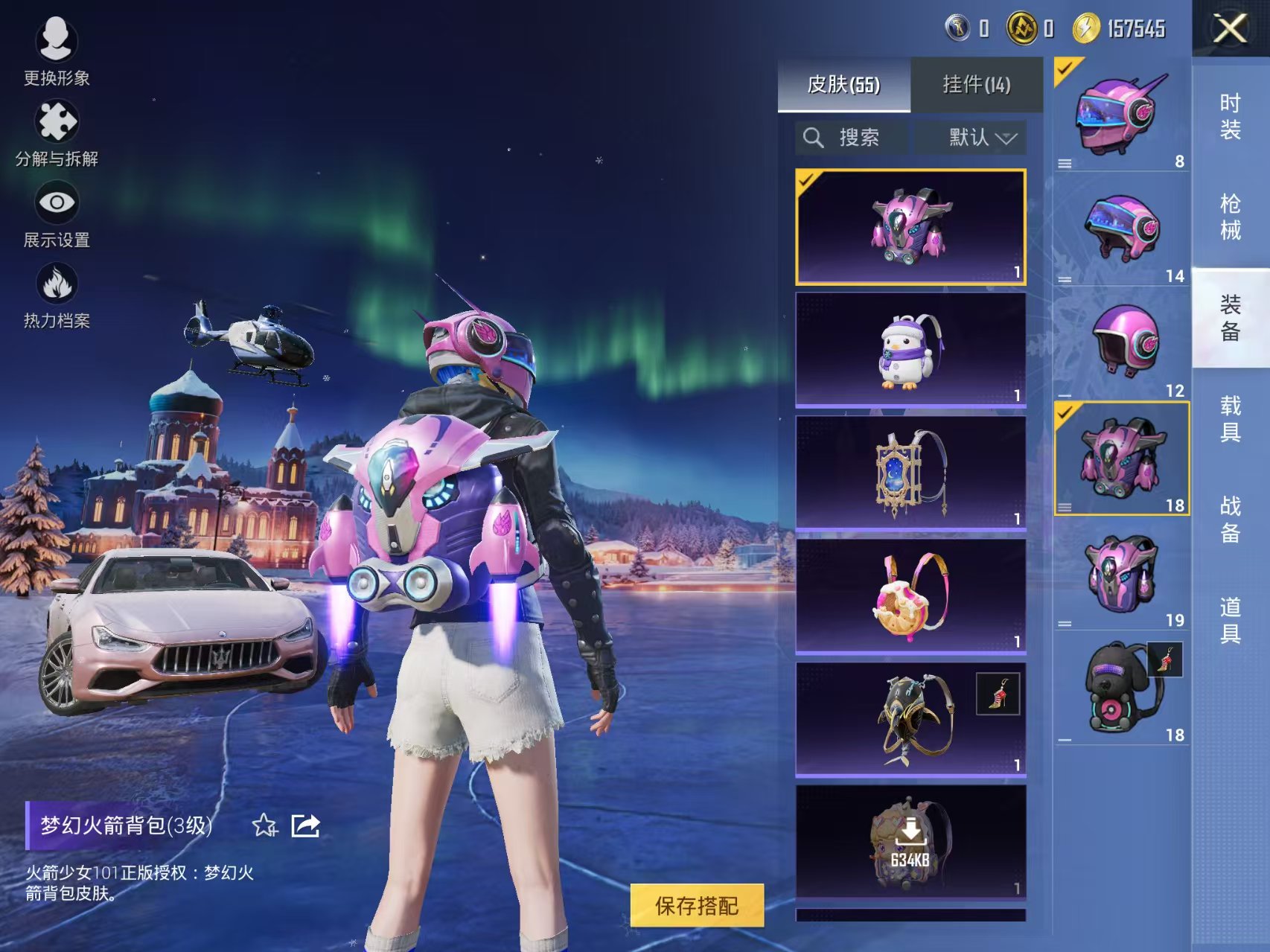Click the 搜索 search box
This screenshot has height=952, width=1270.
pyautogui.click(x=851, y=138)
